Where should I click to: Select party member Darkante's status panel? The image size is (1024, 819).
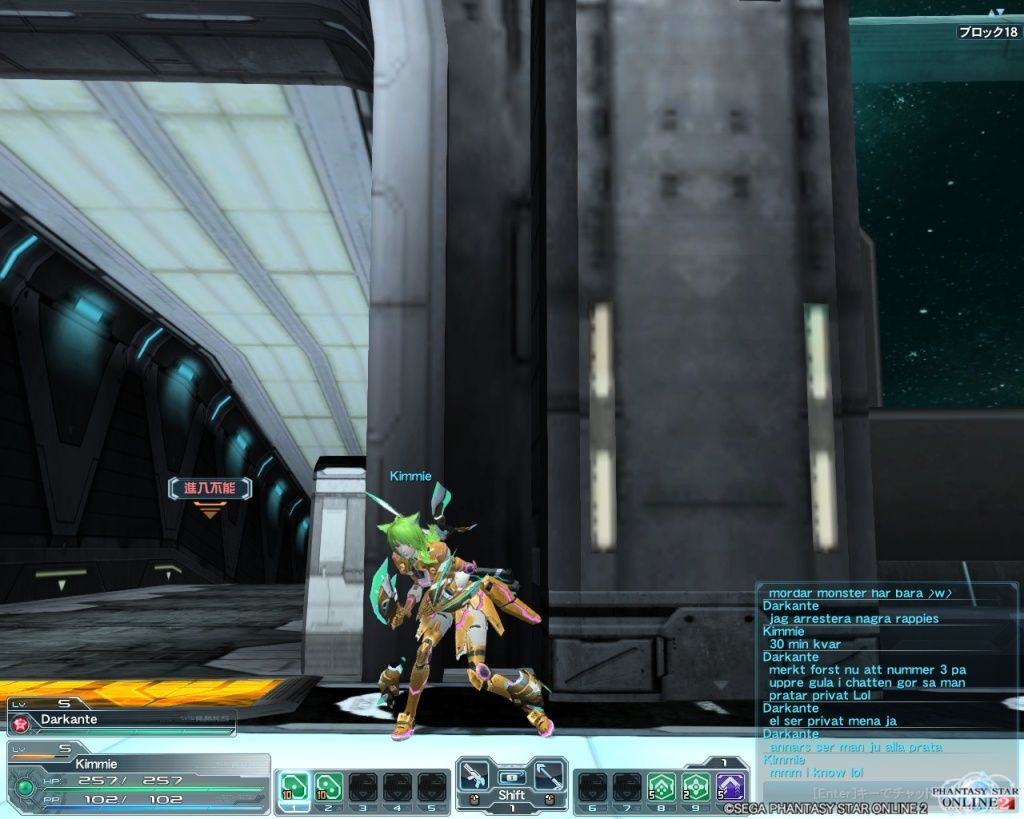click(120, 719)
